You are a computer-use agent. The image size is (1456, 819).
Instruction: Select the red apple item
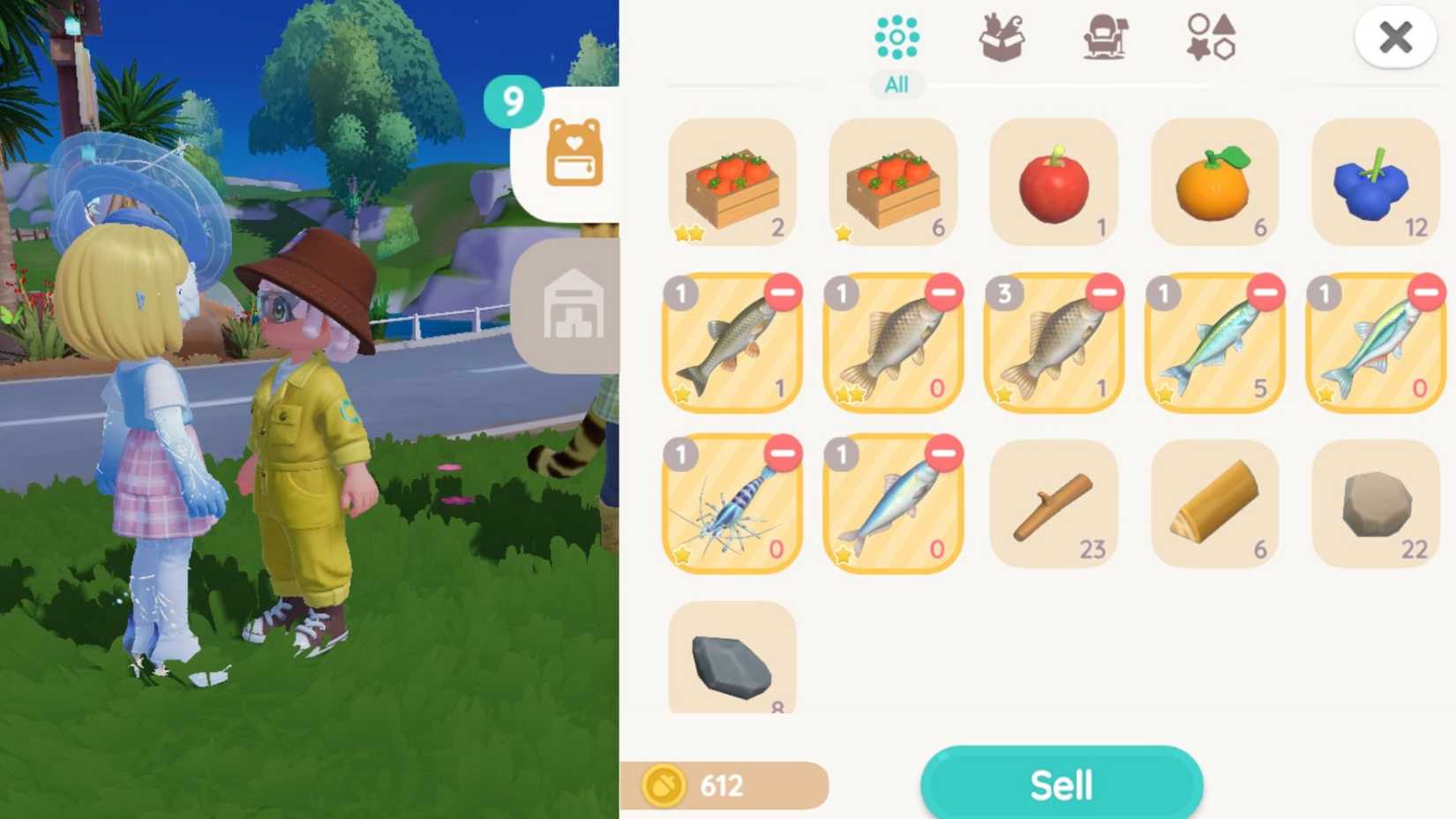[1054, 181]
